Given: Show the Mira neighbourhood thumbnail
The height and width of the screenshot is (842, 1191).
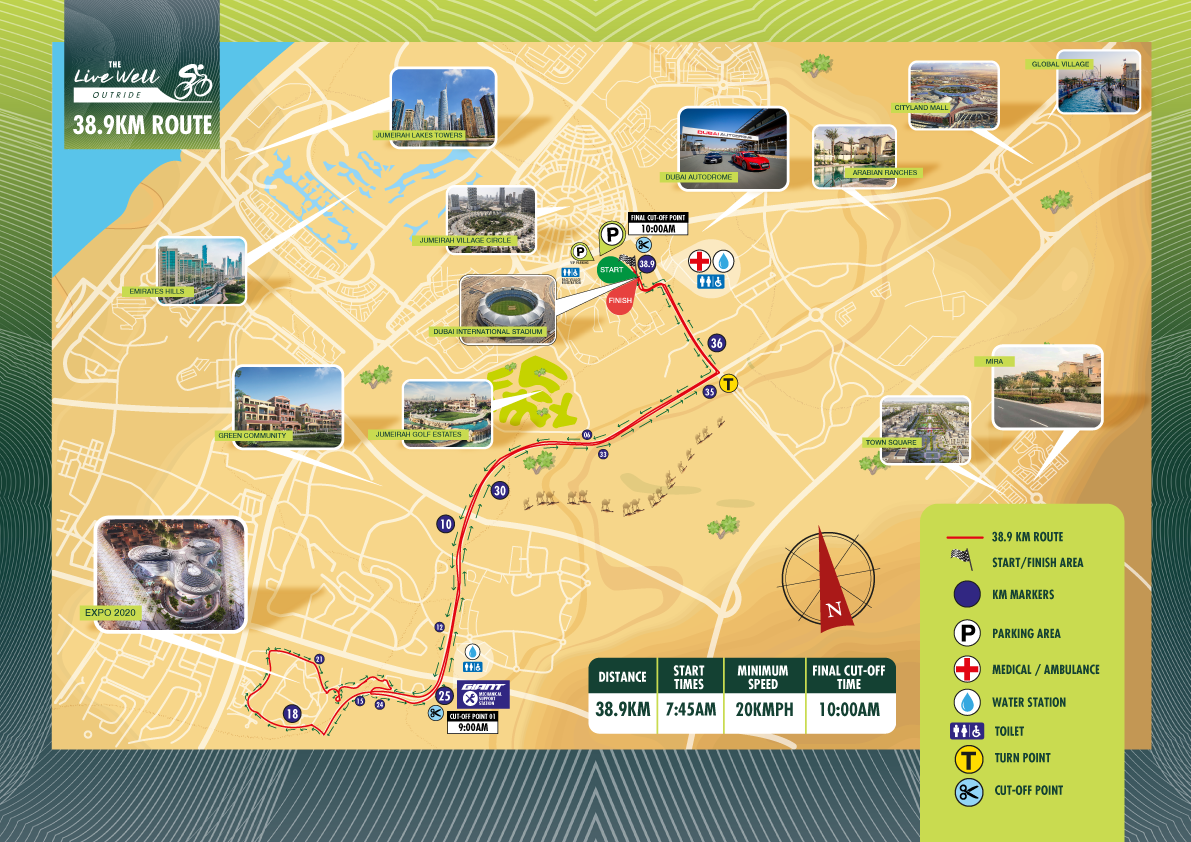Looking at the screenshot, I should click(1046, 386).
